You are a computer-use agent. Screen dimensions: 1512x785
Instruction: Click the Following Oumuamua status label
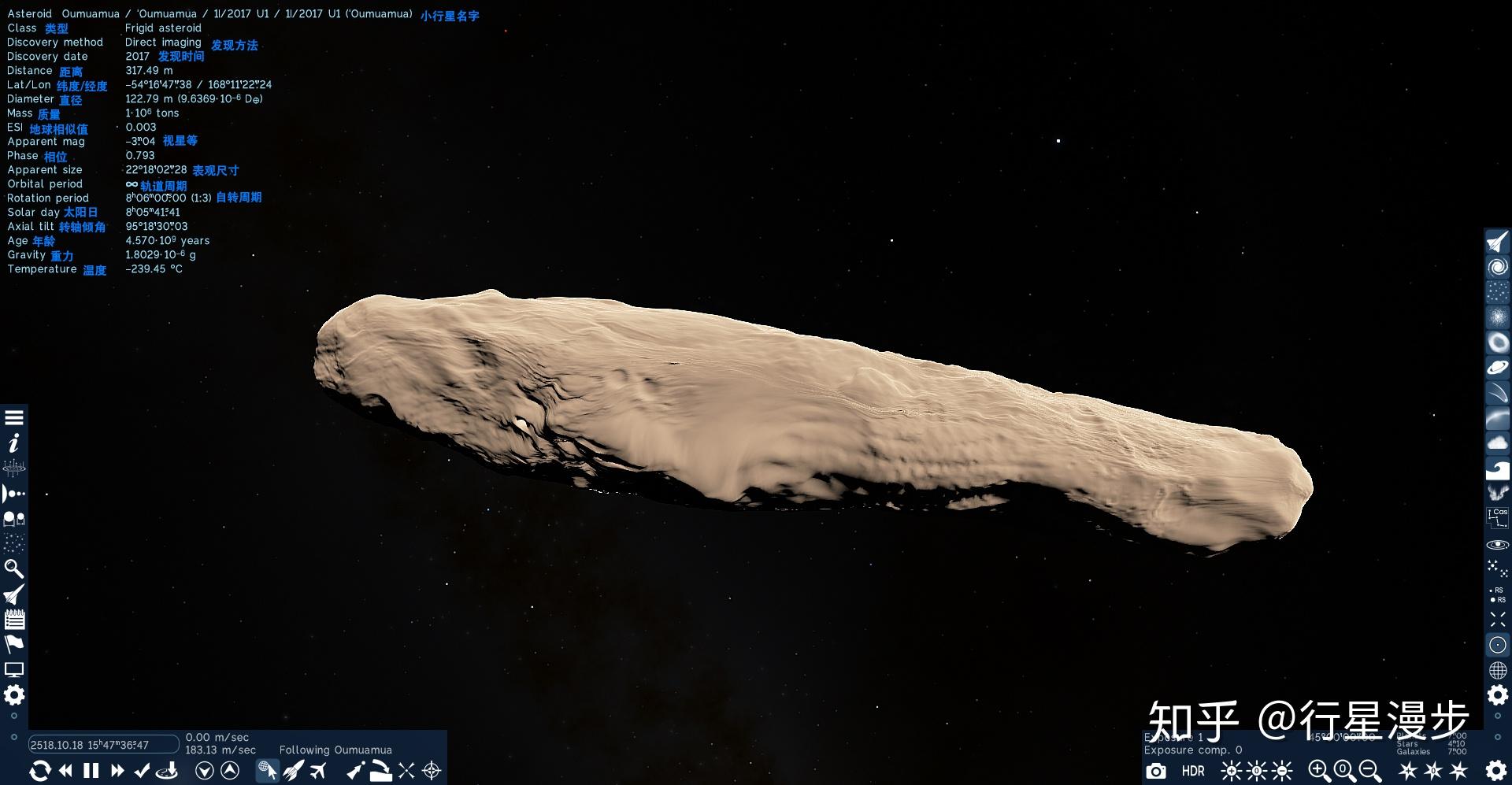click(336, 749)
